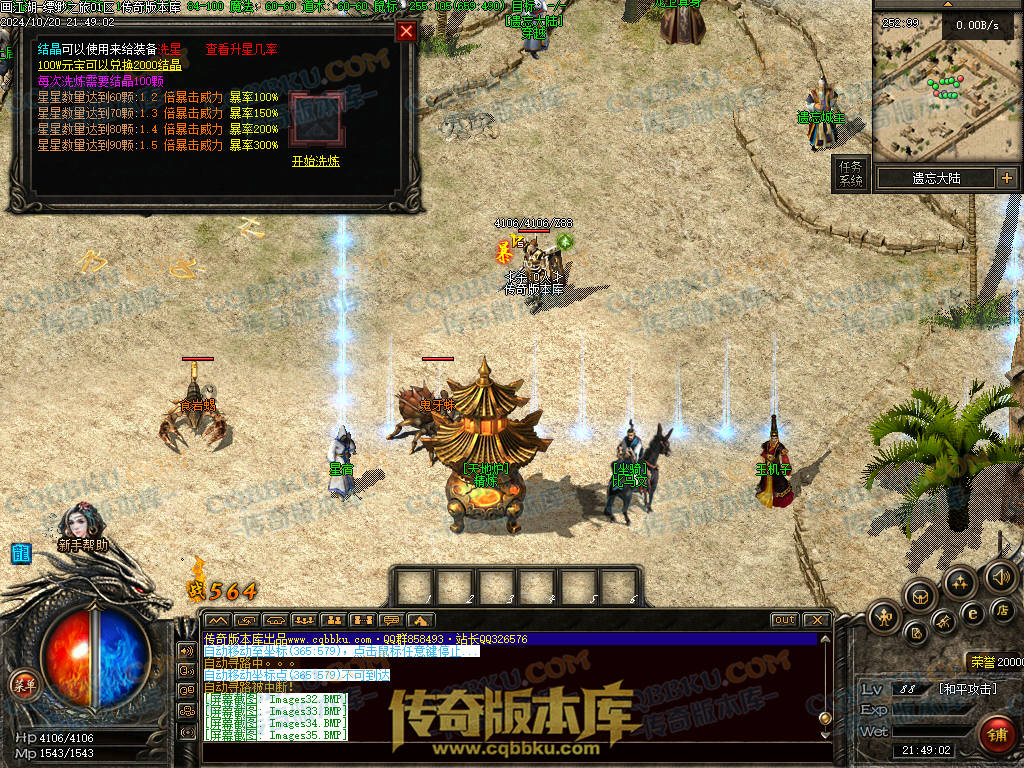Open the 新手帮助 newbie help portrait
Image resolution: width=1024 pixels, height=768 pixels.
pyautogui.click(x=80, y=527)
